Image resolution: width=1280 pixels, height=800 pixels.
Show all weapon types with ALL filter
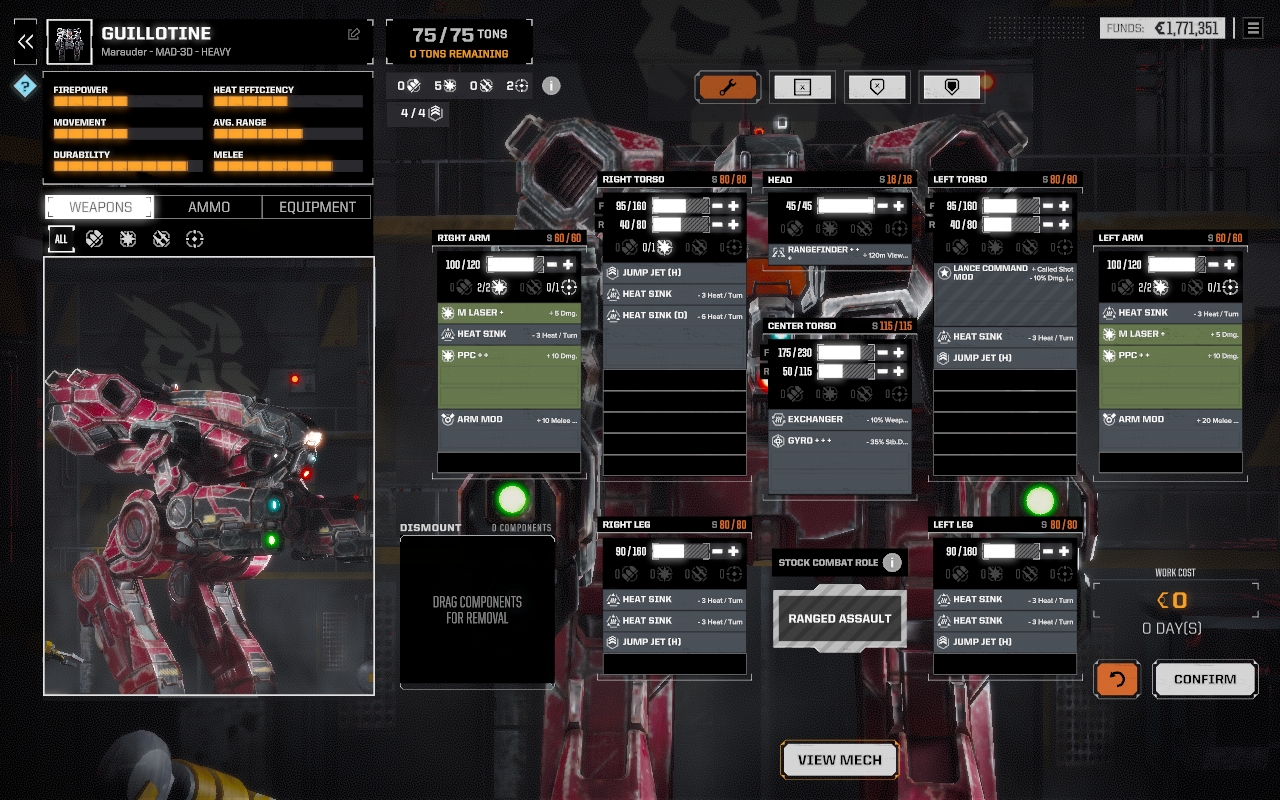coord(61,239)
